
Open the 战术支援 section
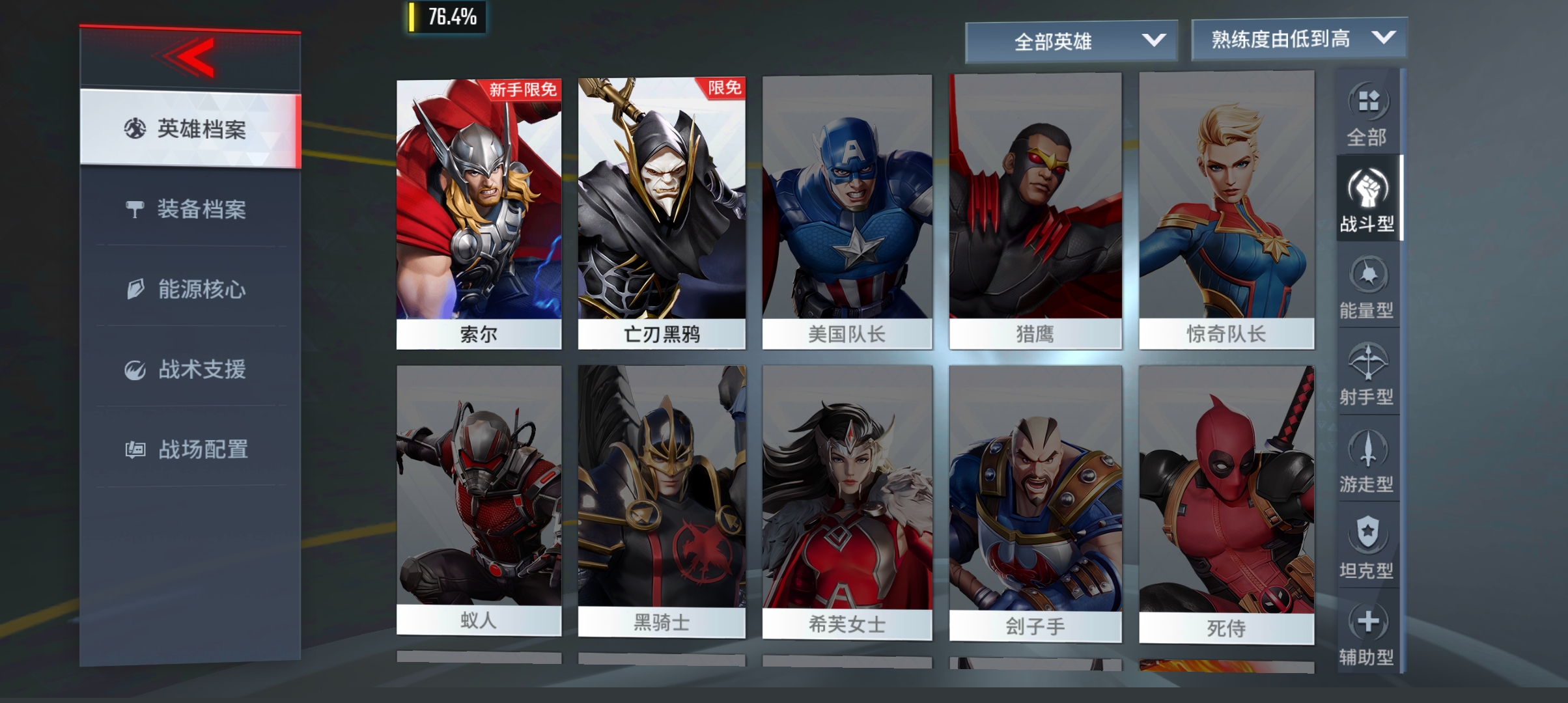tap(189, 369)
